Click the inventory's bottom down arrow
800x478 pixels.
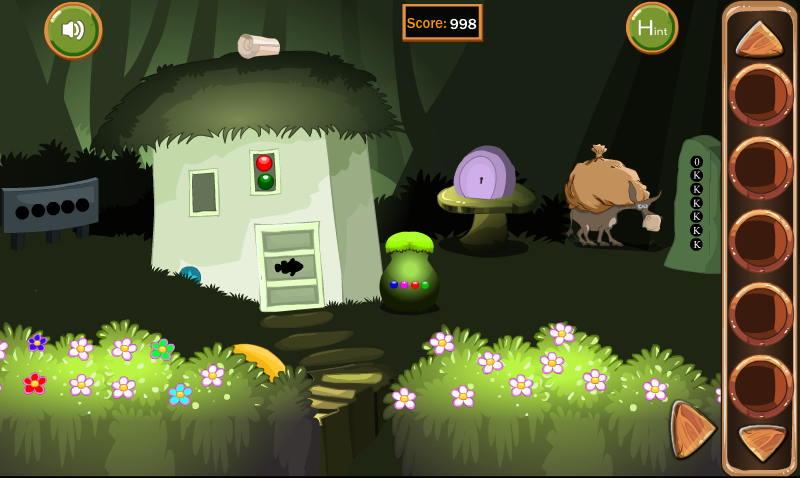tap(761, 441)
